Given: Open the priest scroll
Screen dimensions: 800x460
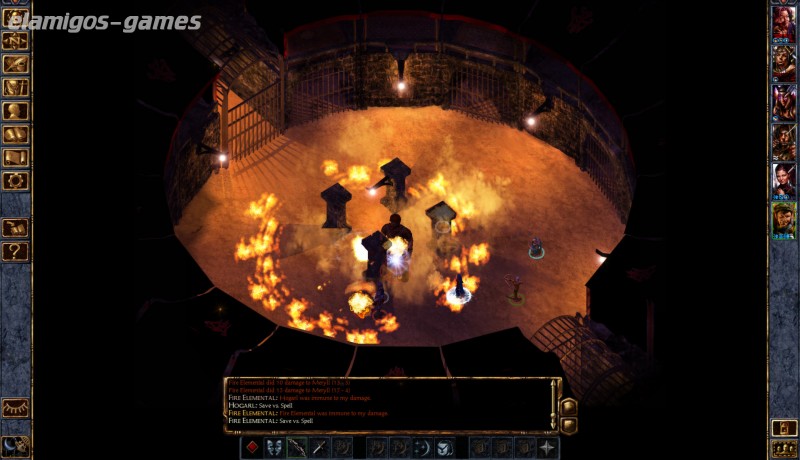Looking at the screenshot, I should pyautogui.click(x=15, y=158).
